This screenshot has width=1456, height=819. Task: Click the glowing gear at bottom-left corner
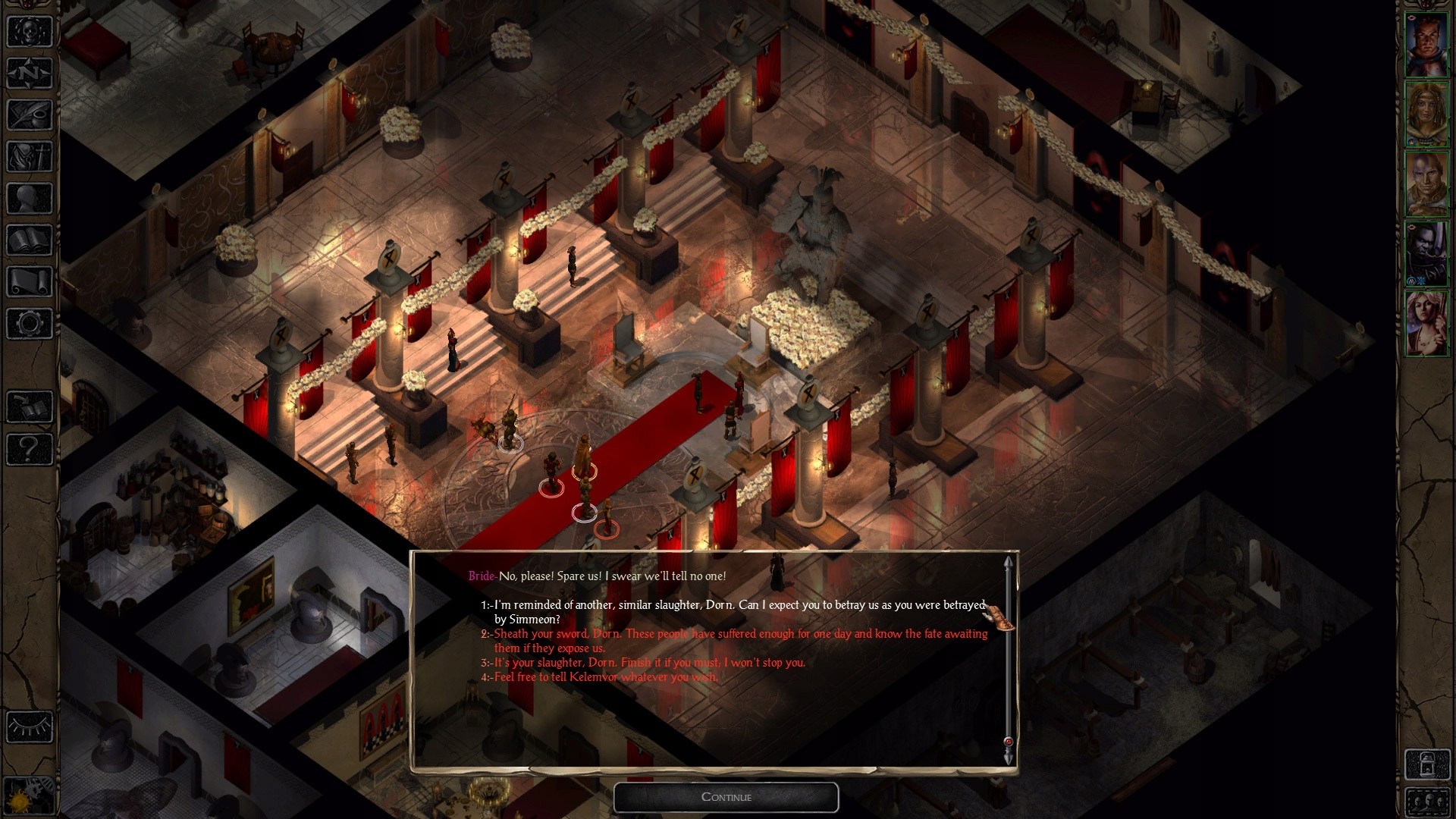[29, 796]
